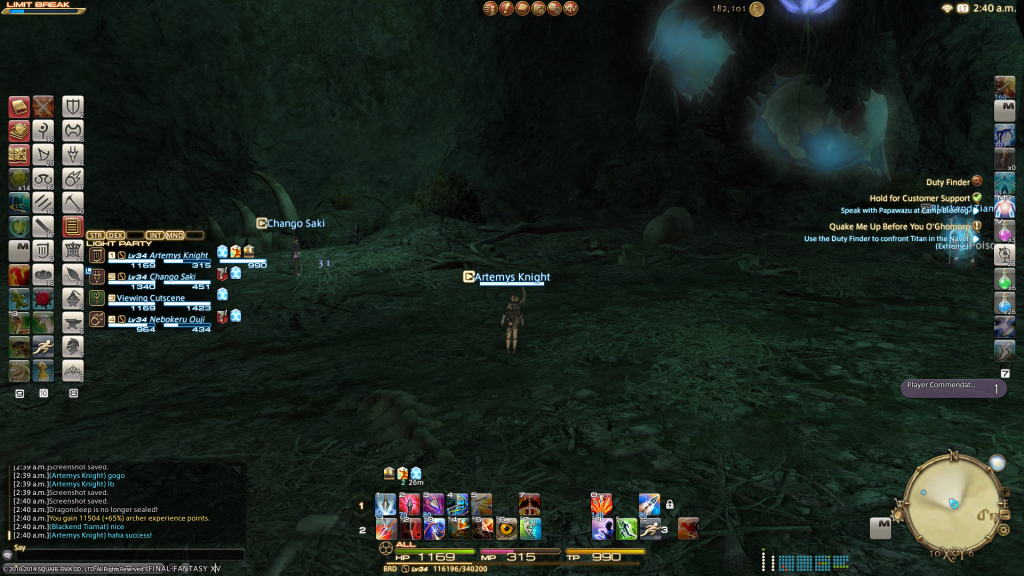Open the red book icon in left menu
This screenshot has height=576, width=1024.
point(19,107)
